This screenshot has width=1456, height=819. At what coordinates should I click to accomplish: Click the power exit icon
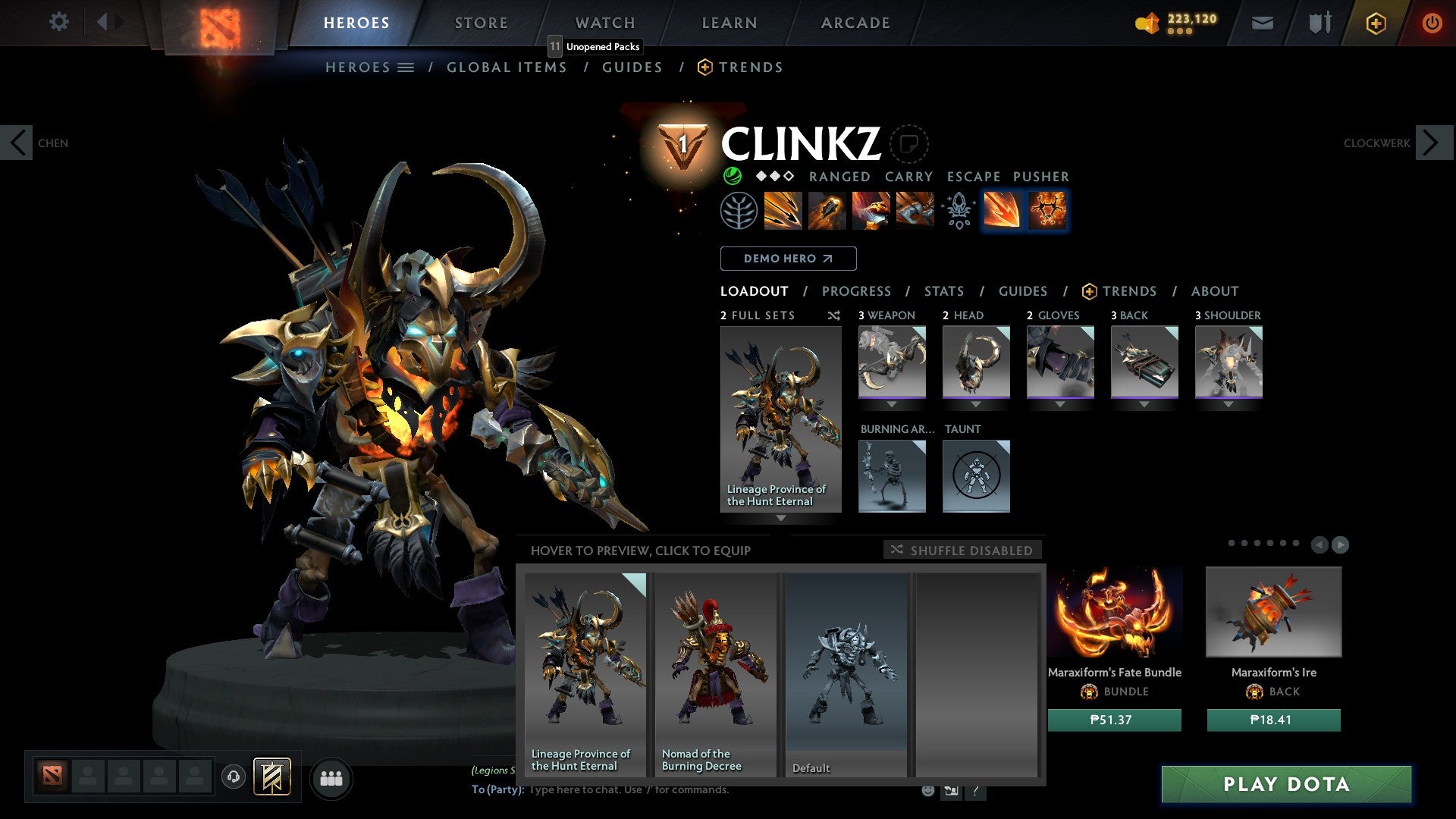tap(1432, 22)
